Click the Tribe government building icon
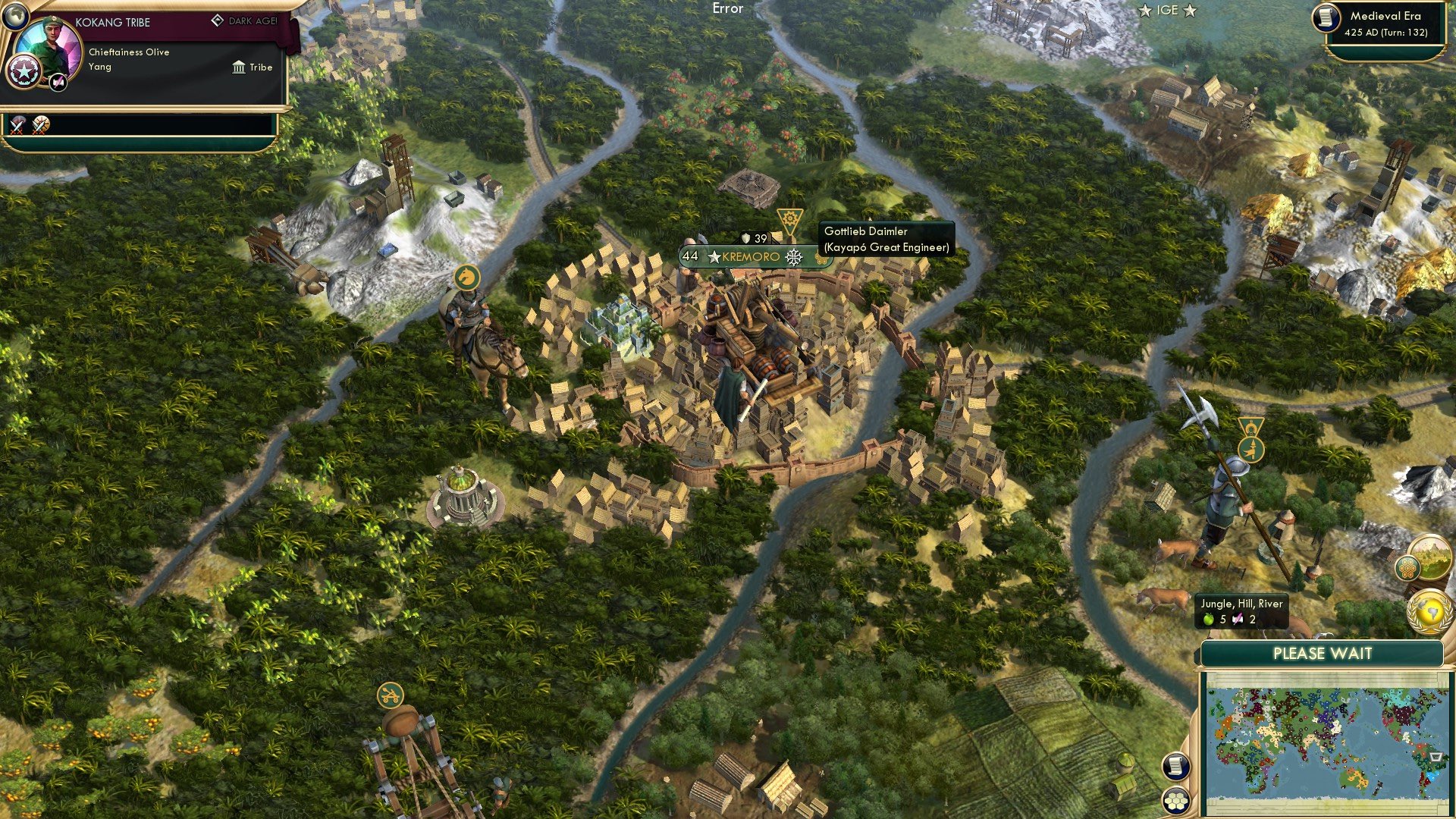The height and width of the screenshot is (819, 1456). point(240,67)
